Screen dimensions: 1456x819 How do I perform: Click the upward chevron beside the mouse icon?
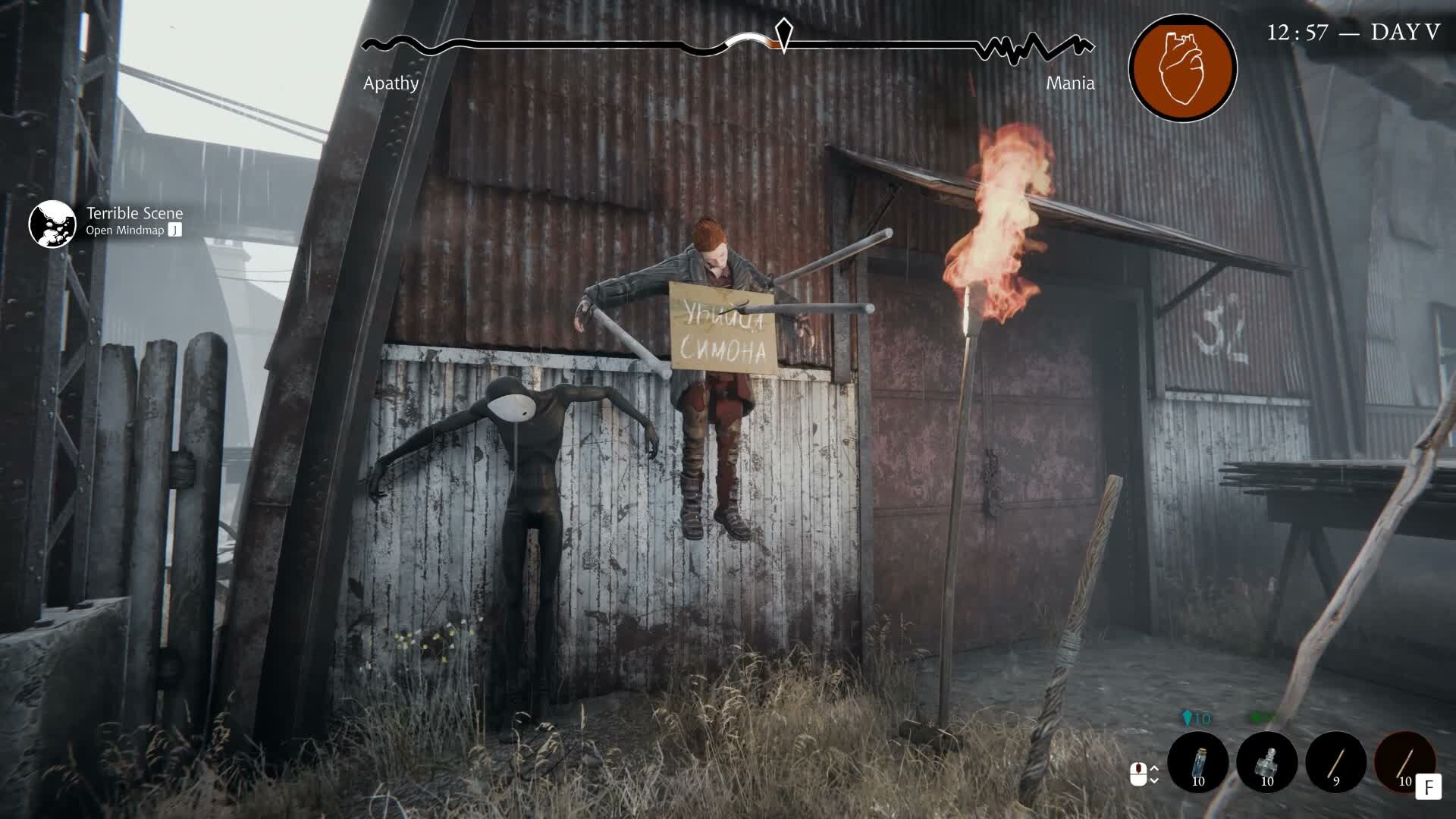(1154, 768)
